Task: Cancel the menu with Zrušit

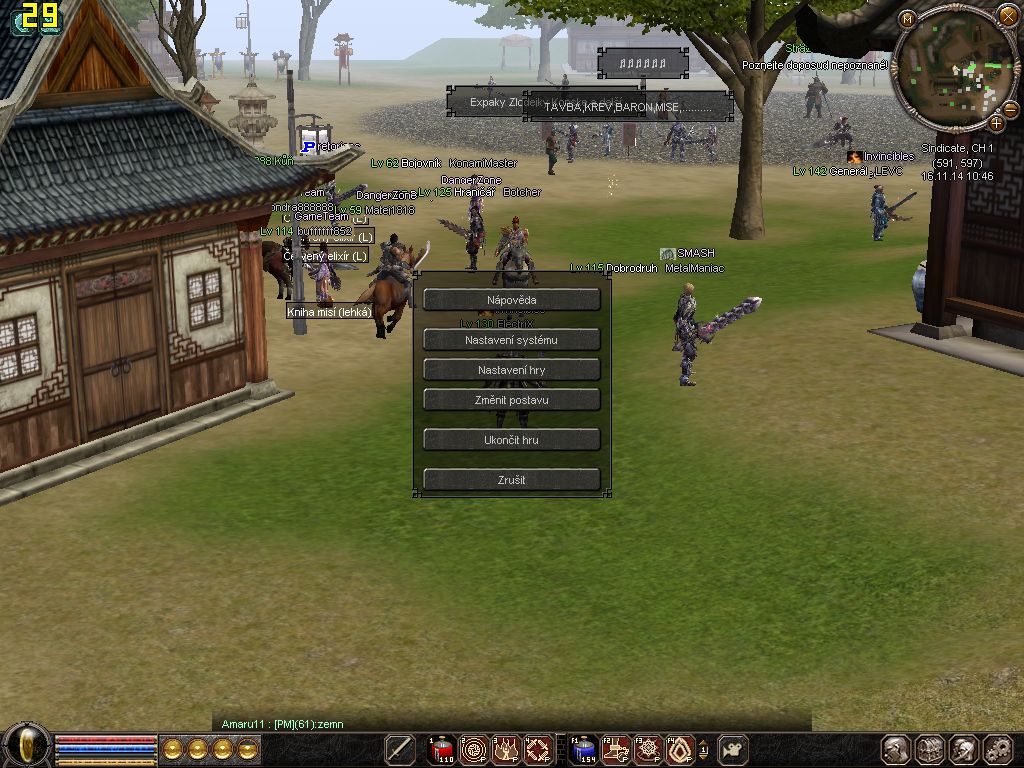Action: [x=512, y=480]
